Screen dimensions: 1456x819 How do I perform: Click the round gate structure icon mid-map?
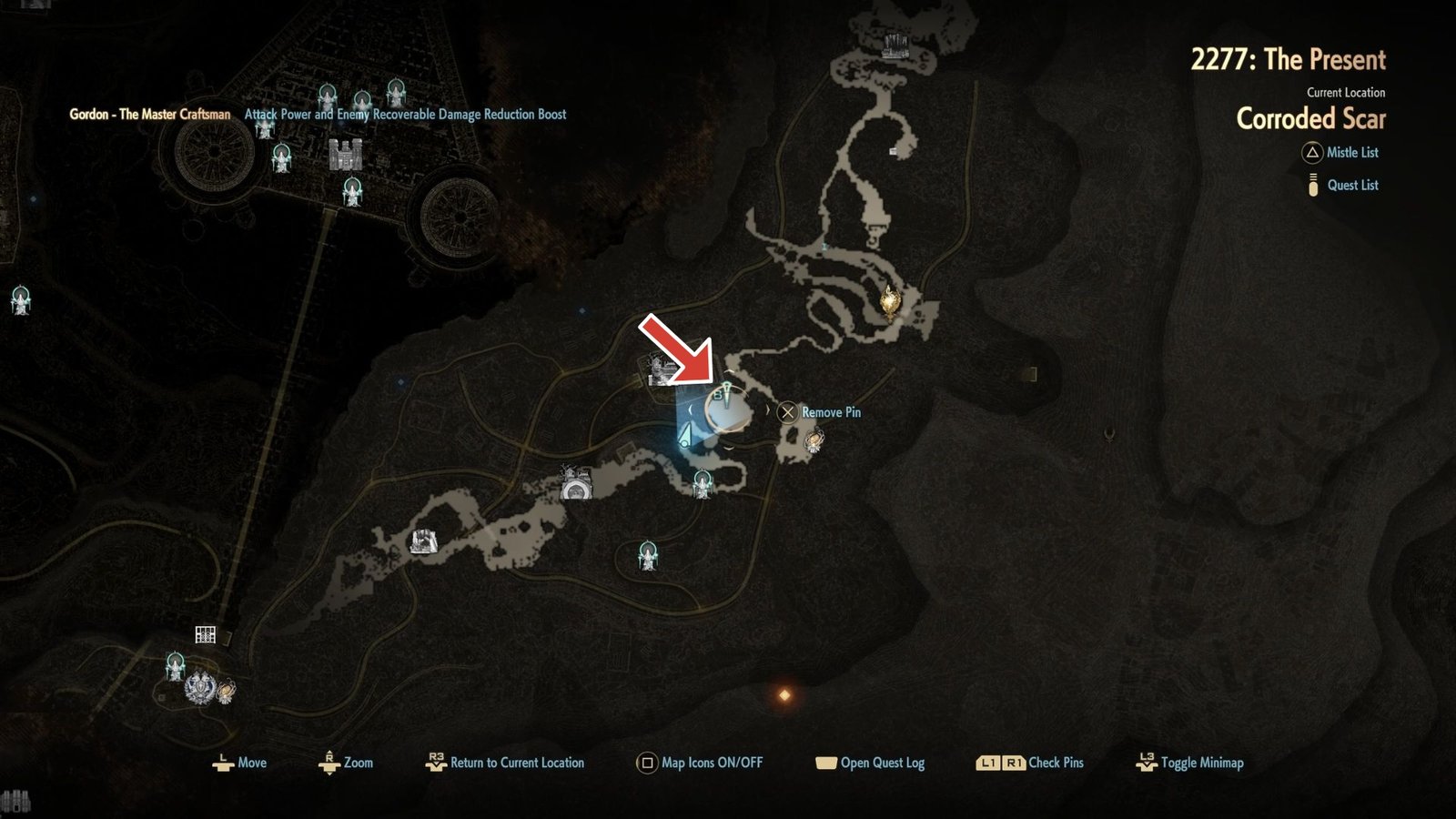click(x=577, y=491)
